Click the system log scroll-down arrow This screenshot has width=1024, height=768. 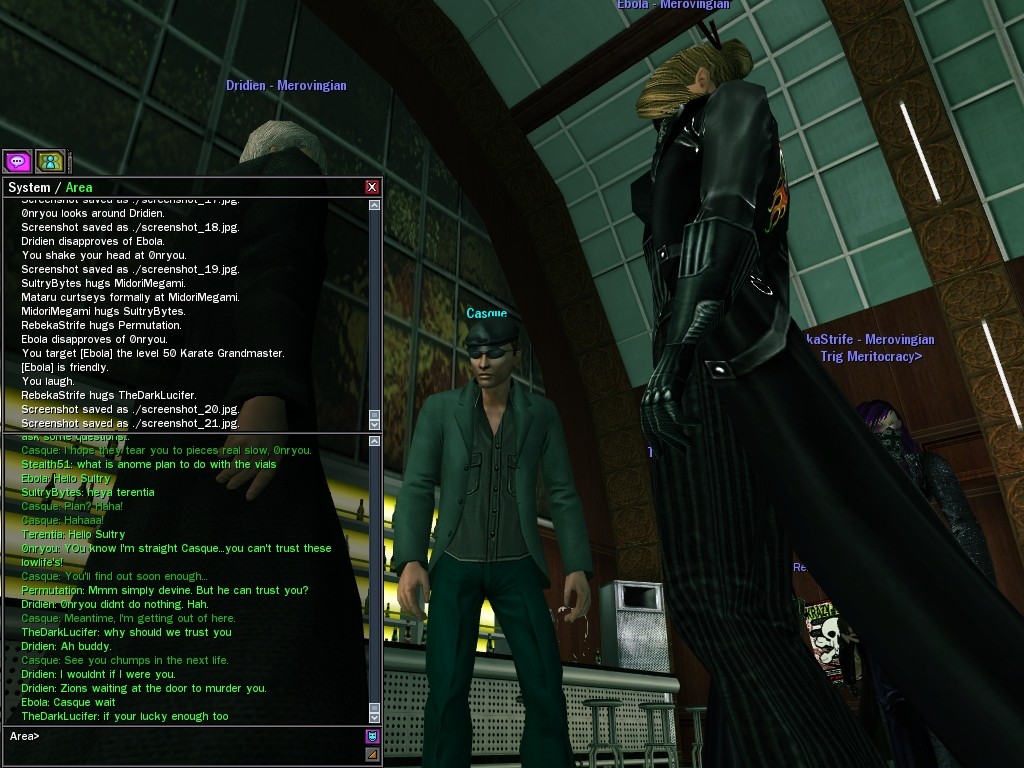pos(375,424)
